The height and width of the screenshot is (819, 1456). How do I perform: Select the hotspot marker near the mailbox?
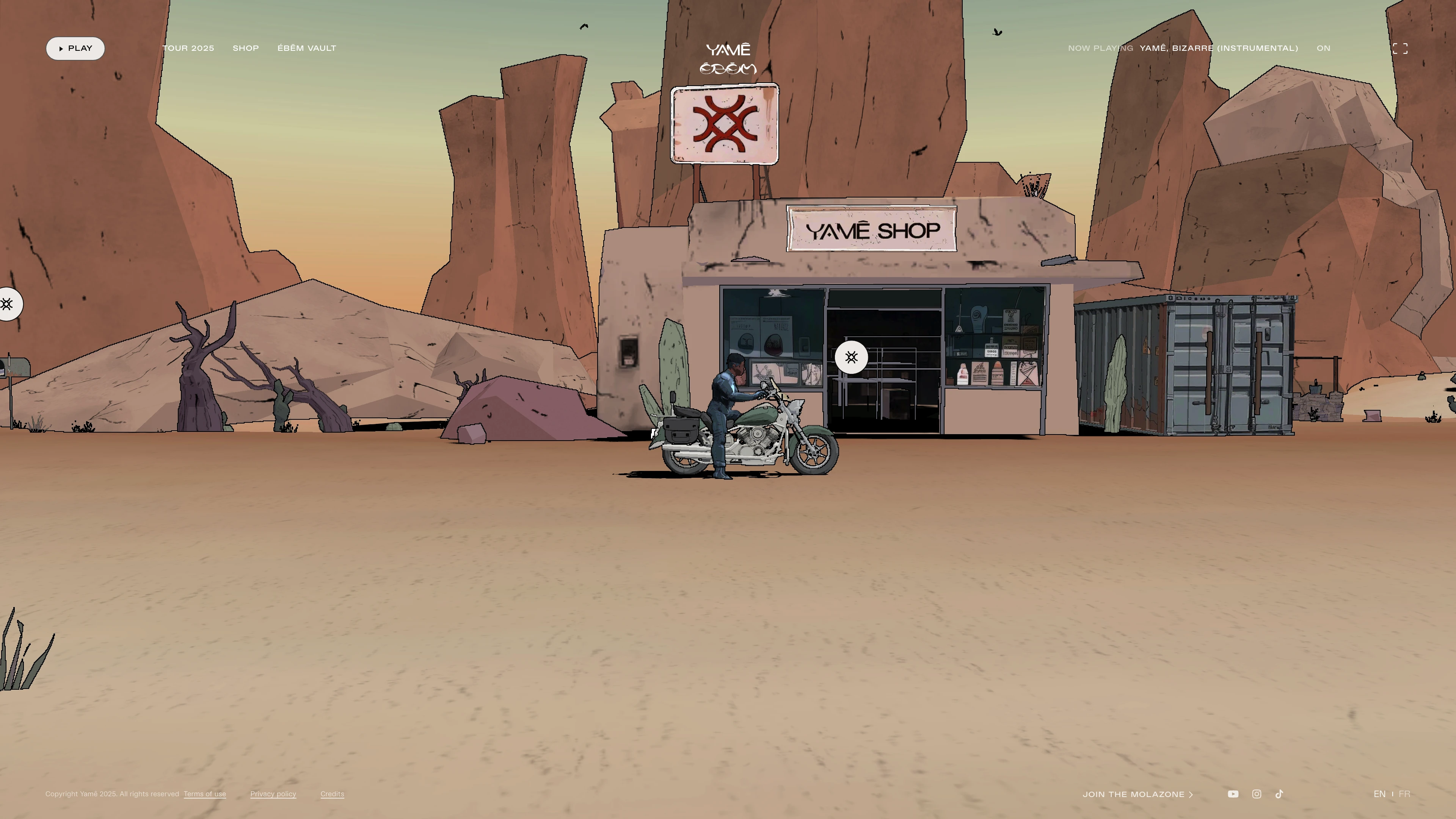(x=7, y=304)
